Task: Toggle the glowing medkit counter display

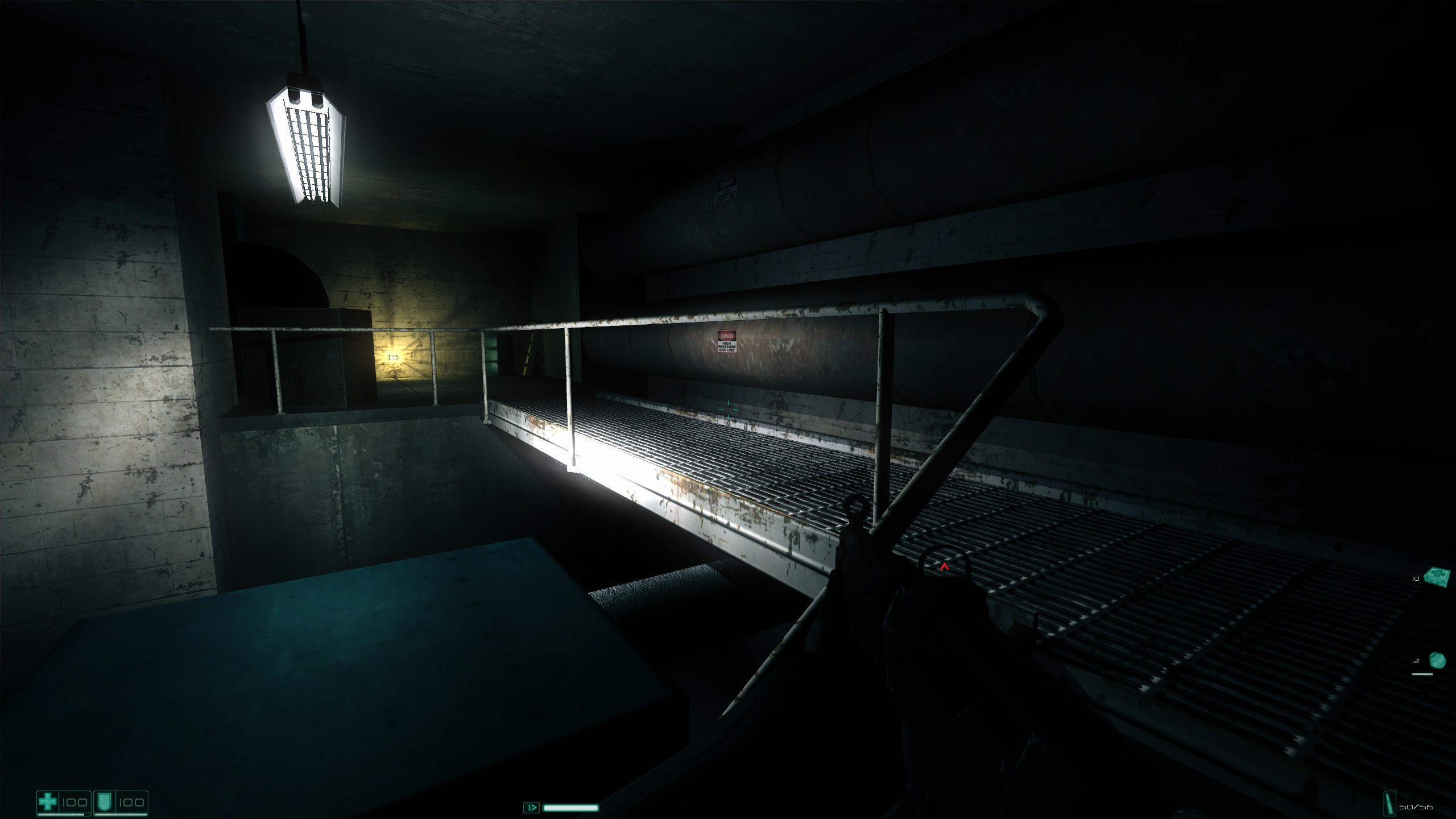Action: click(1415, 578)
